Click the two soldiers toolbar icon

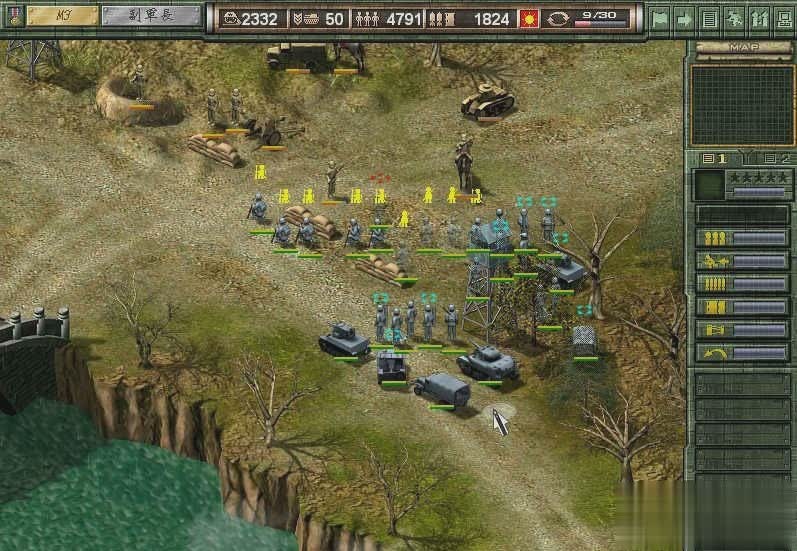[x=758, y=18]
